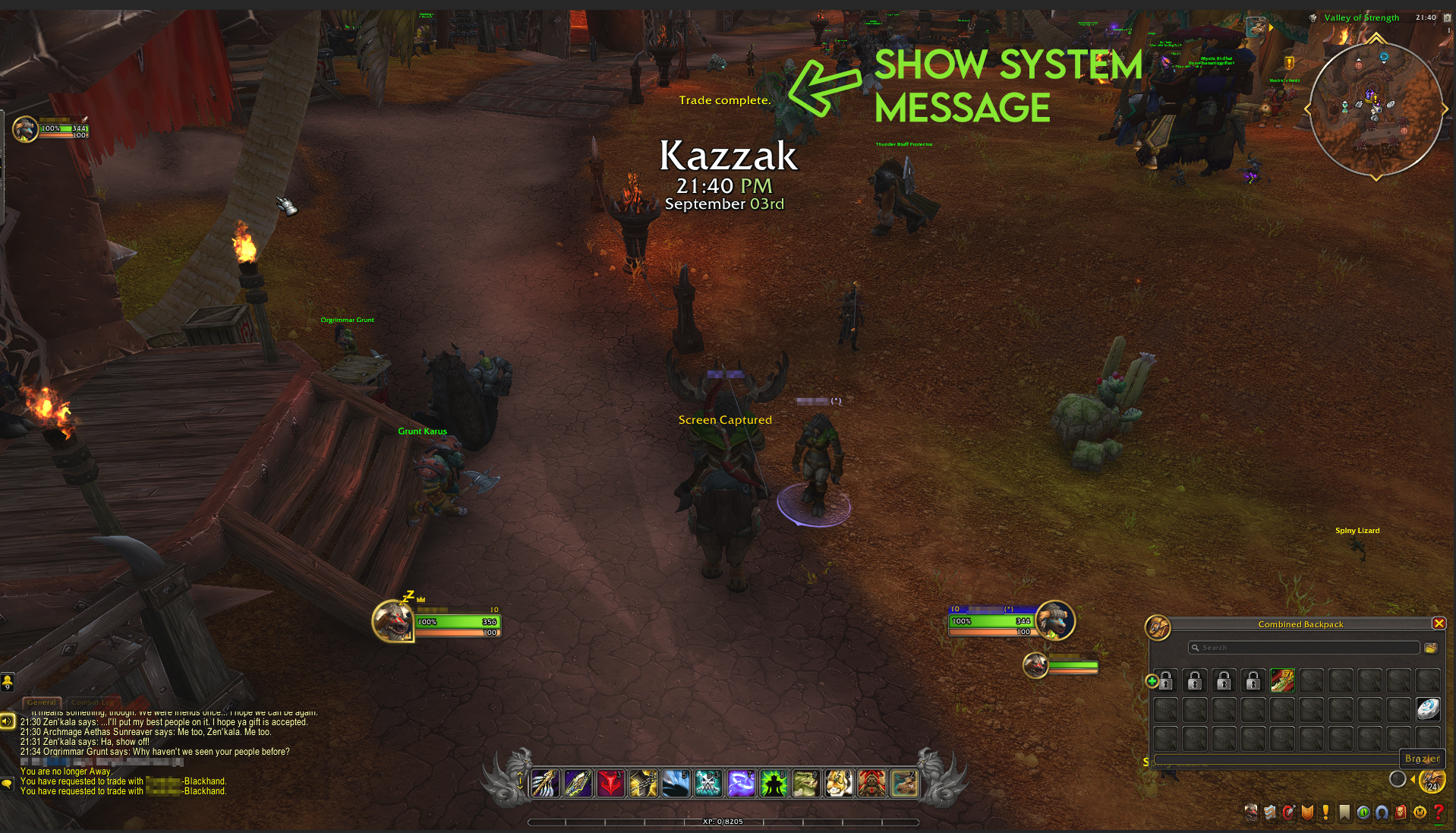
Task: Open the red question mark help button
Action: [1438, 812]
